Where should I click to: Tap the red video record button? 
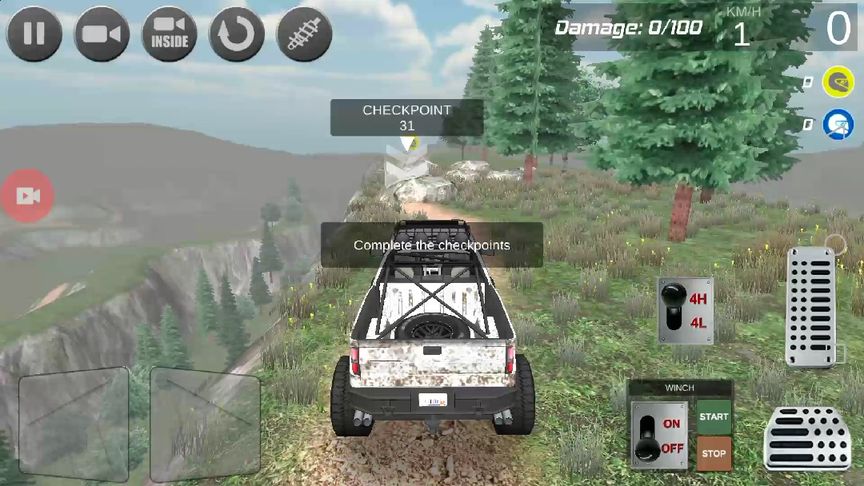pos(27,196)
